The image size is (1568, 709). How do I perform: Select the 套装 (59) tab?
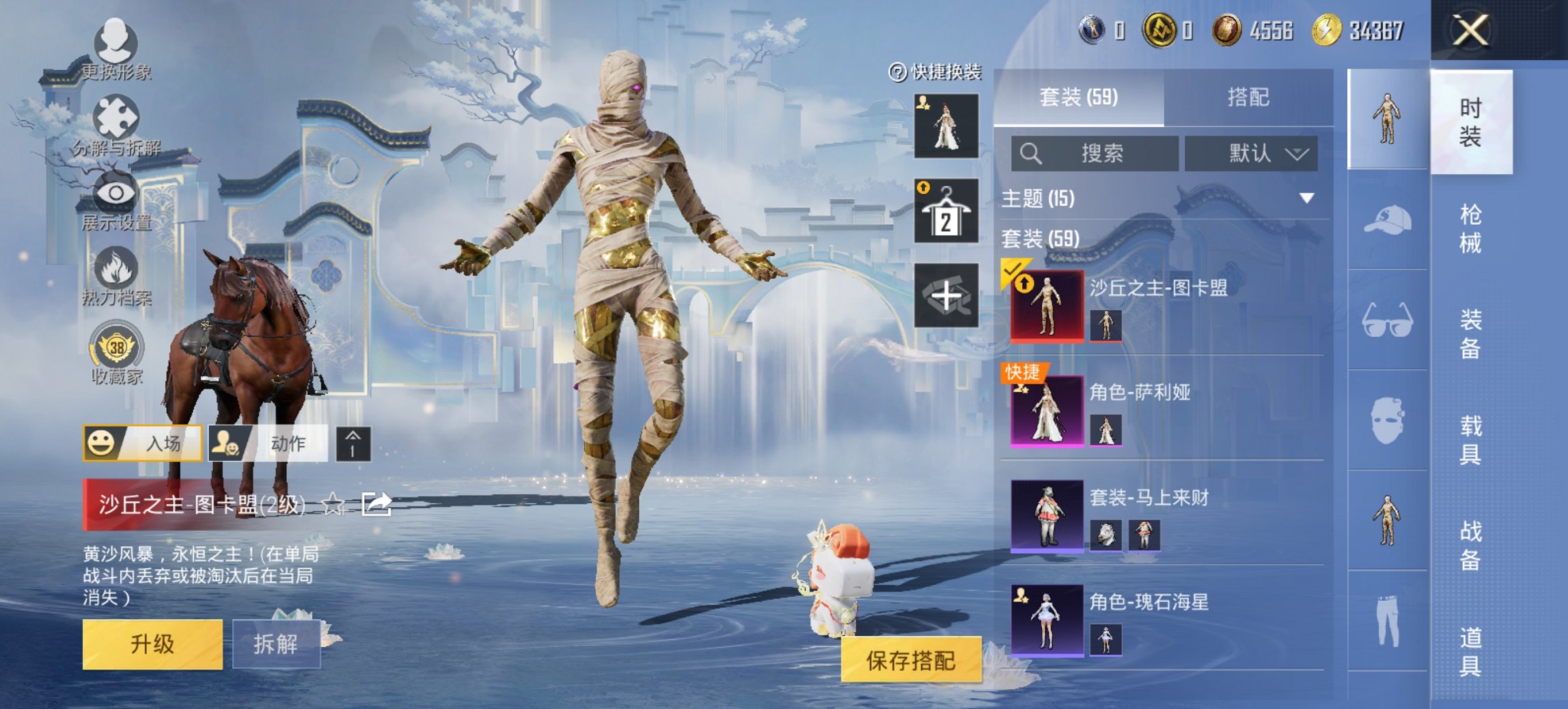click(x=1079, y=98)
